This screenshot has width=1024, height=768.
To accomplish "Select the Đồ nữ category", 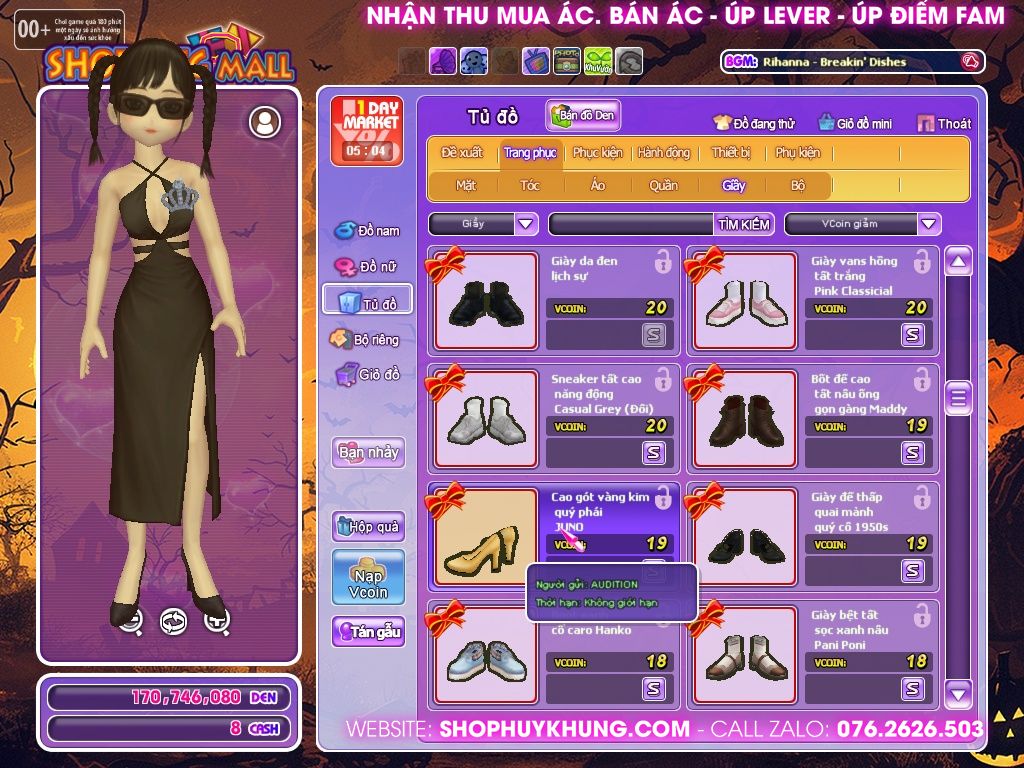I will point(367,267).
